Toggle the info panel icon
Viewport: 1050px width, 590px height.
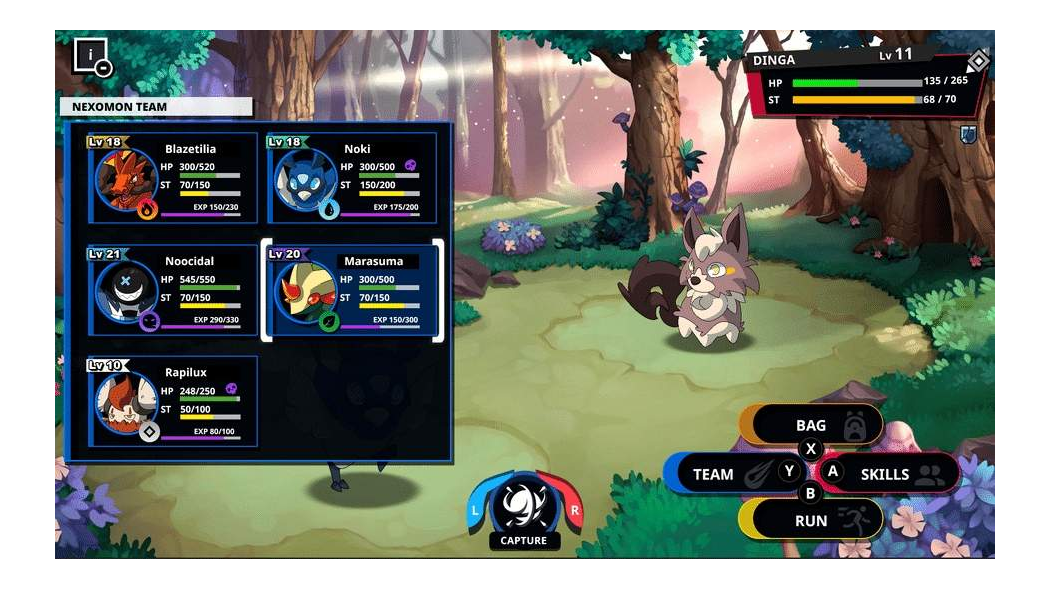92,56
